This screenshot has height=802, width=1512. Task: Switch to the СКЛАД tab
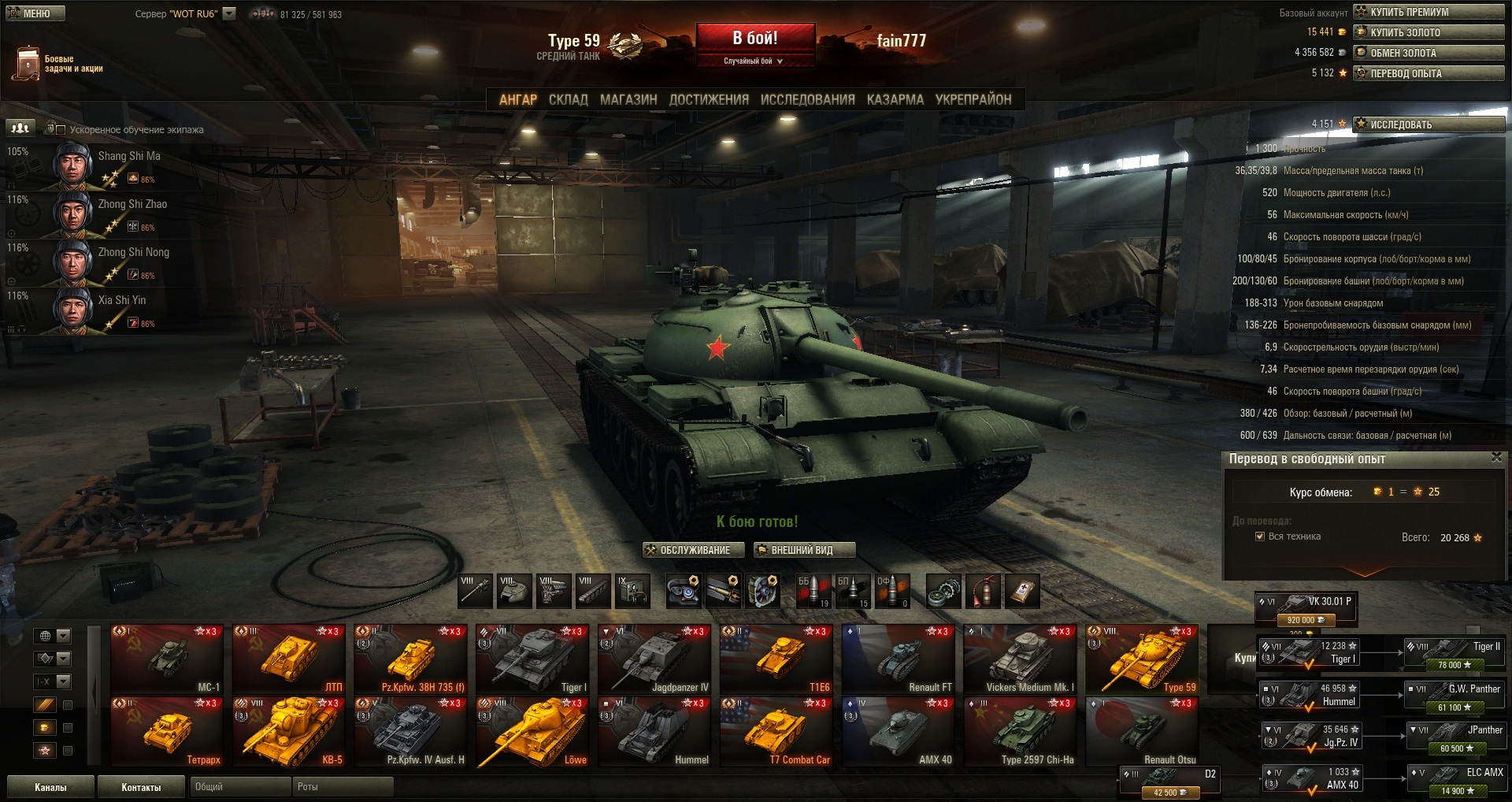[568, 100]
